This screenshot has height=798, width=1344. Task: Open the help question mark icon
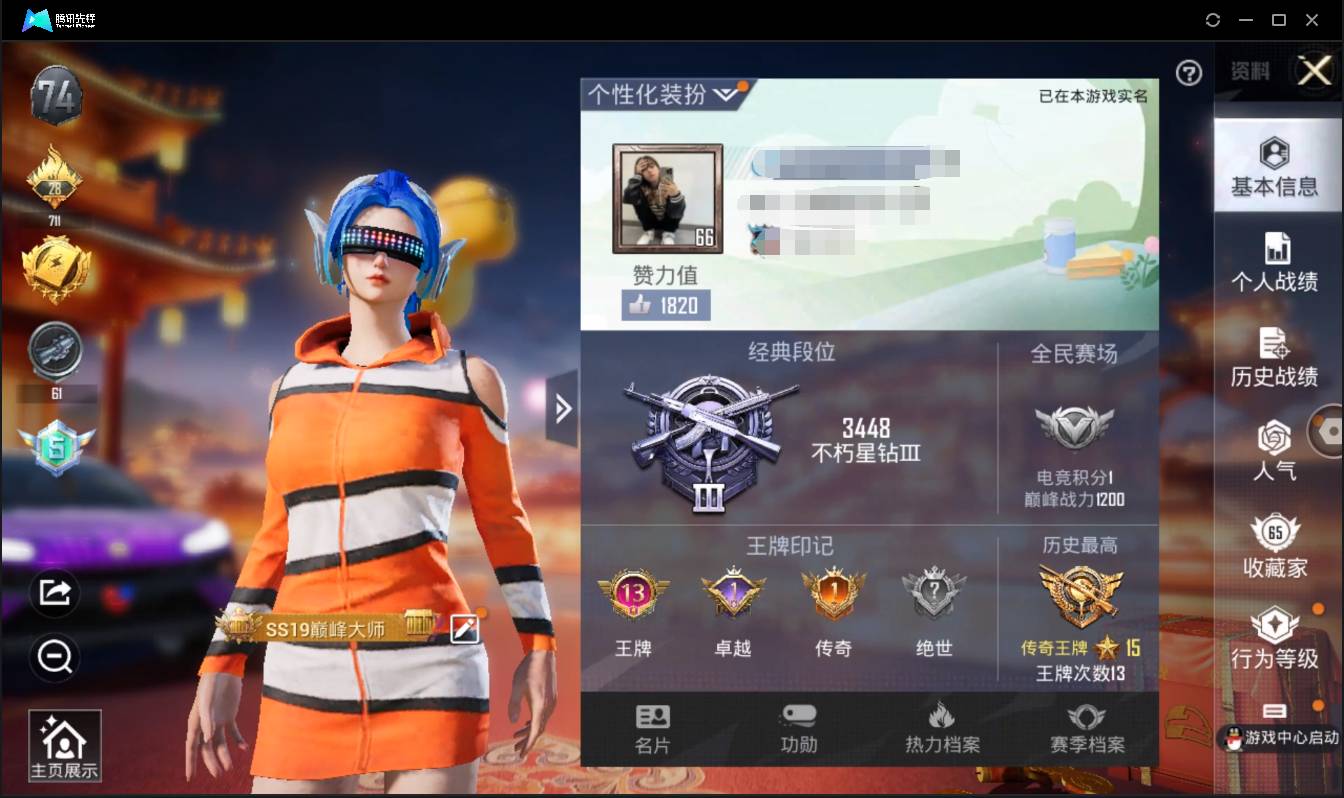click(1188, 73)
